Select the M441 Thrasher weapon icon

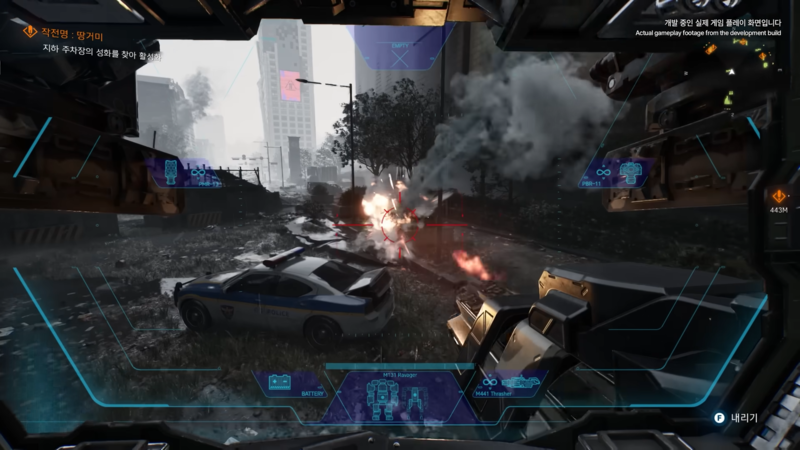(508, 384)
